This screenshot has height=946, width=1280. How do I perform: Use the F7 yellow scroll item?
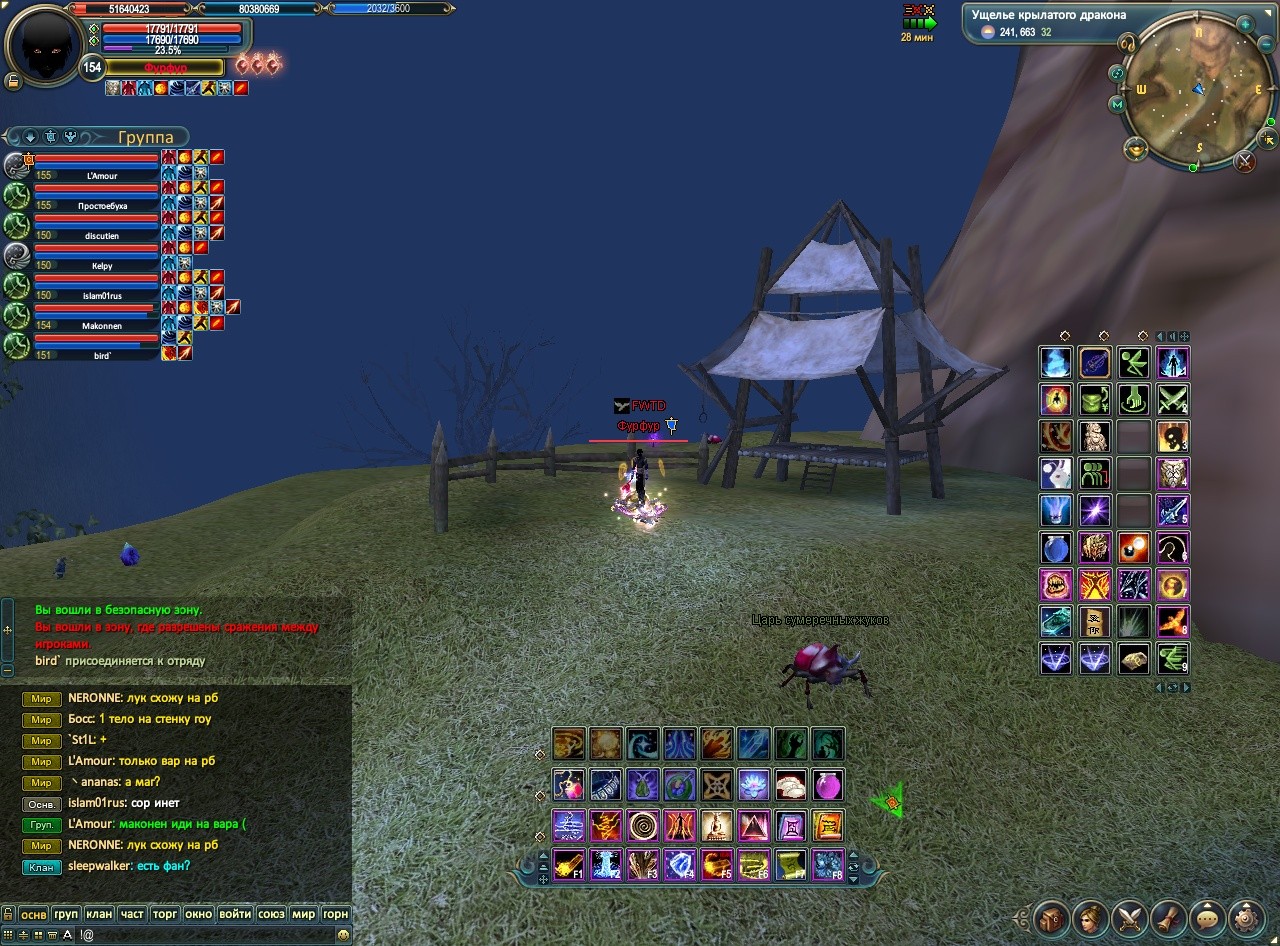791,864
